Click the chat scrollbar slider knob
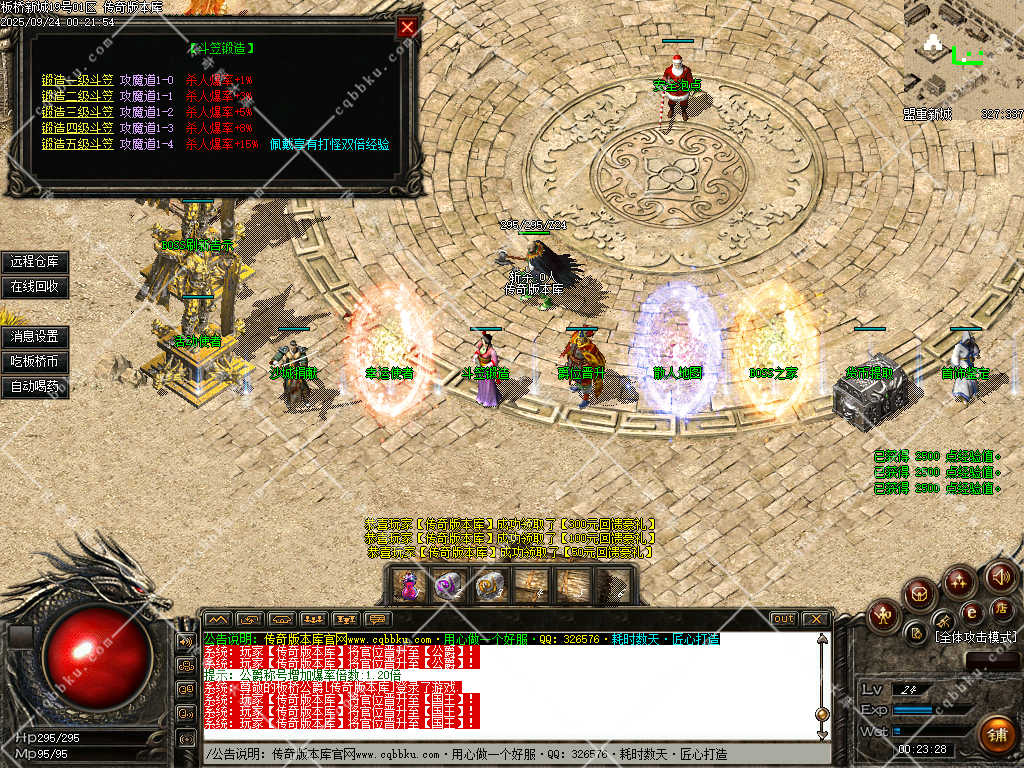 [822, 714]
